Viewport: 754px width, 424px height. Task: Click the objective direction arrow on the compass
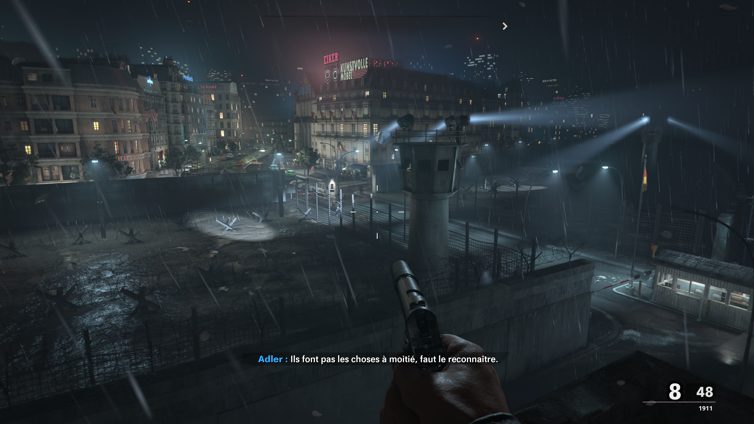click(505, 26)
